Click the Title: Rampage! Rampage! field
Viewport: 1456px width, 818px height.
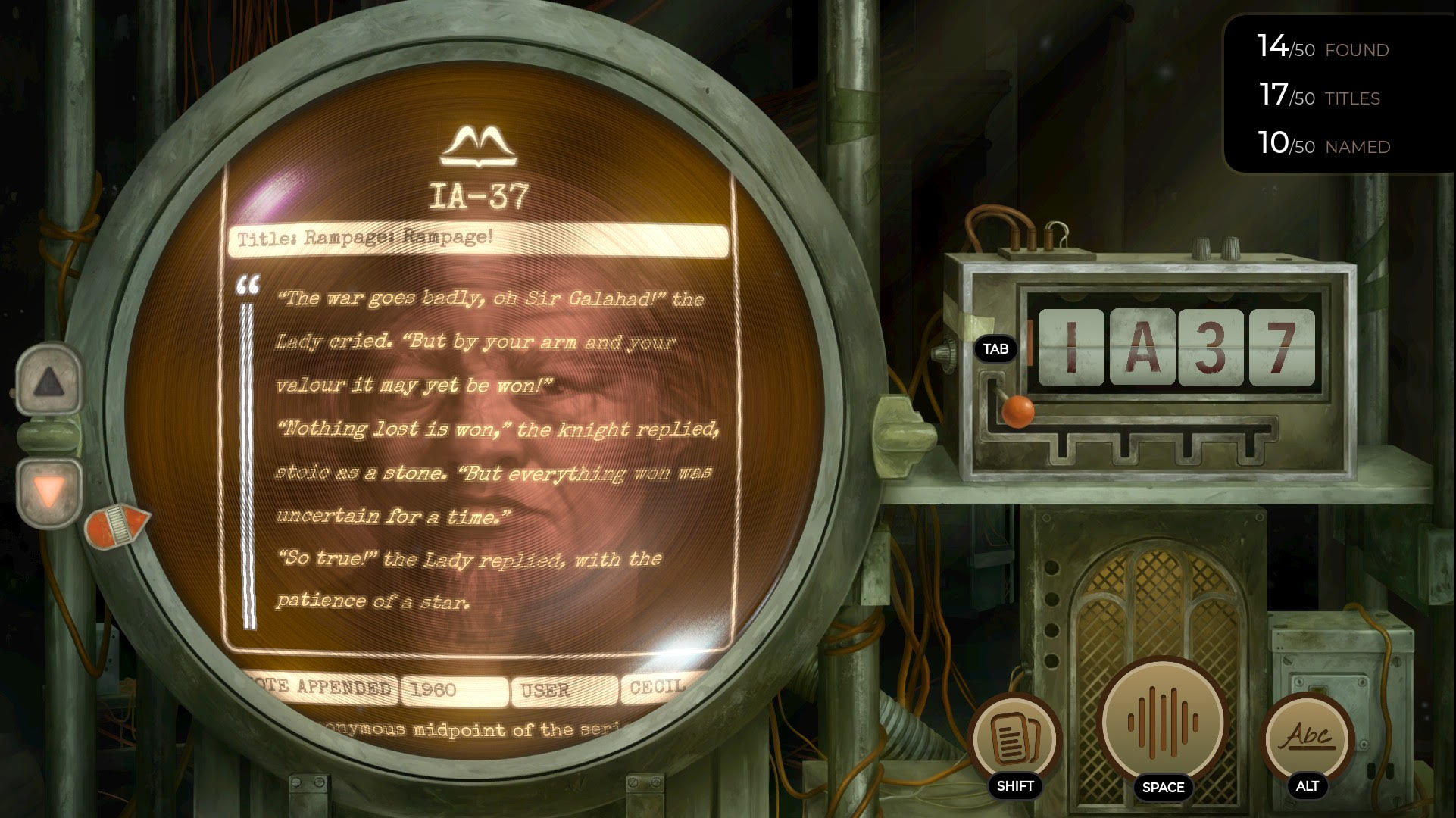pyautogui.click(x=477, y=239)
